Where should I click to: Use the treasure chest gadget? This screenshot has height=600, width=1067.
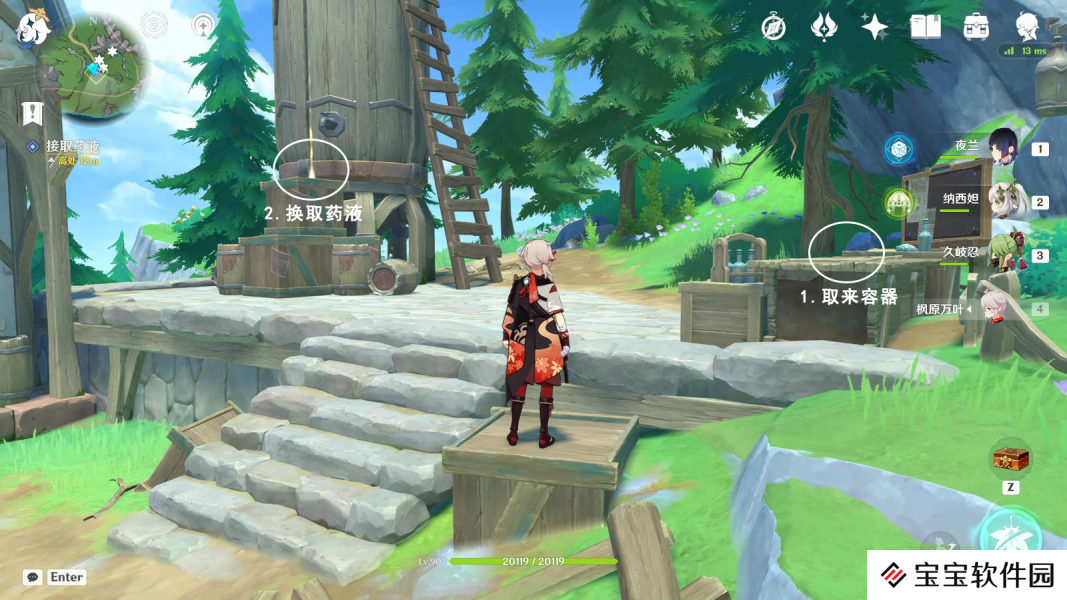pyautogui.click(x=1010, y=459)
